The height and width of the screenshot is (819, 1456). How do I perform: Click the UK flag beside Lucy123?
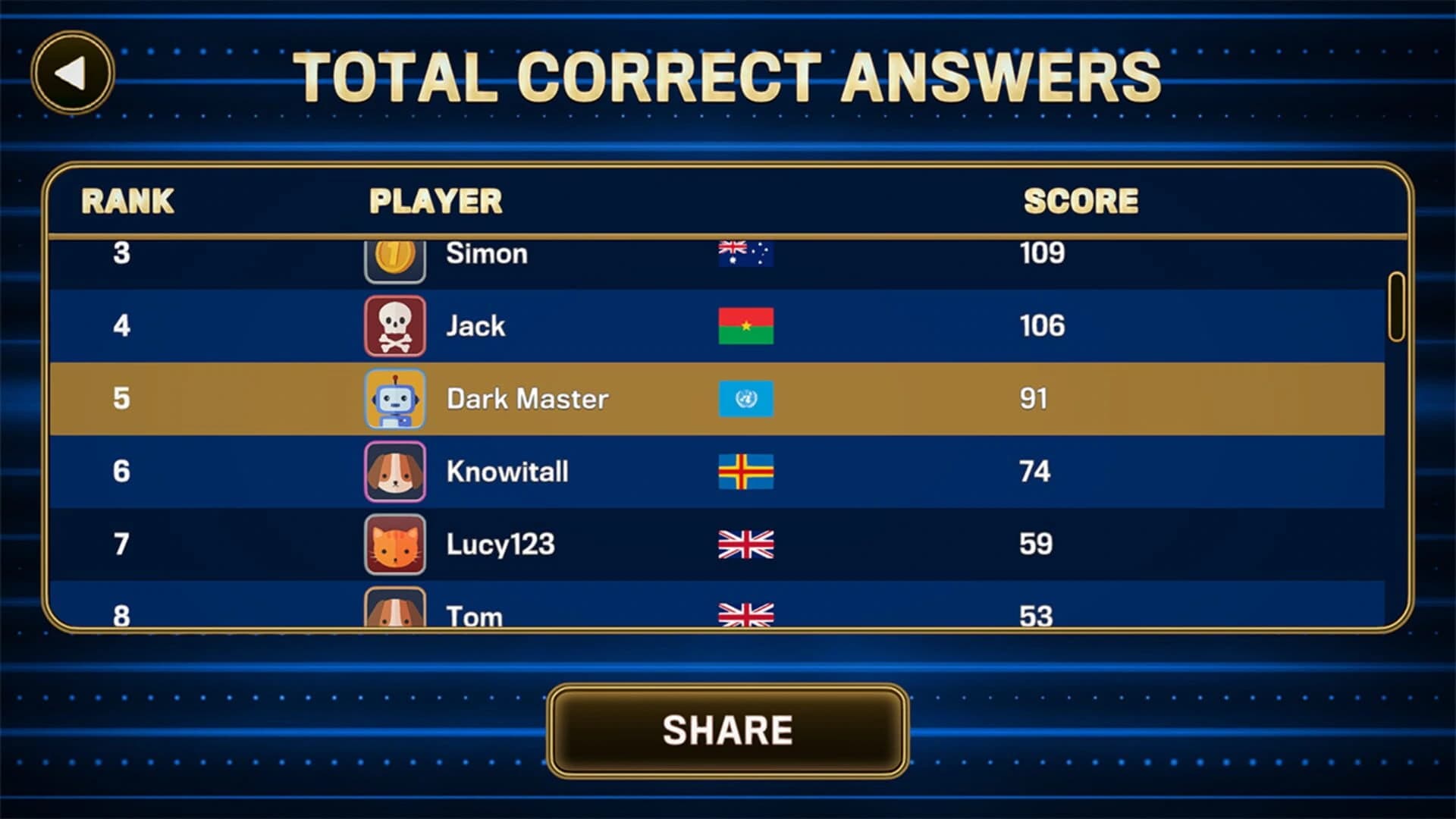point(745,543)
